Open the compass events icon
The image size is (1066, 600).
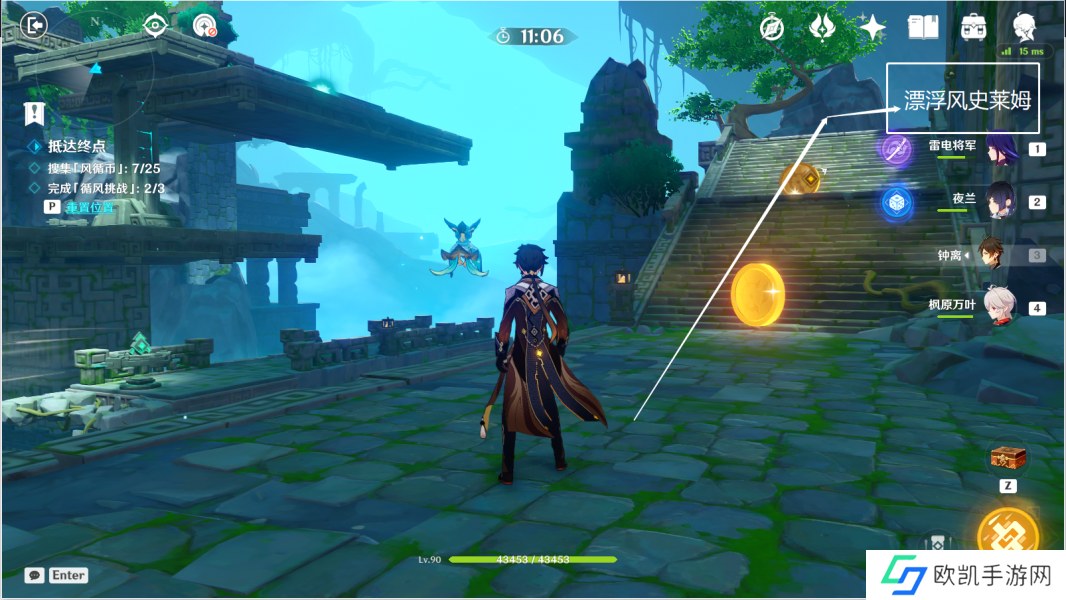(771, 27)
